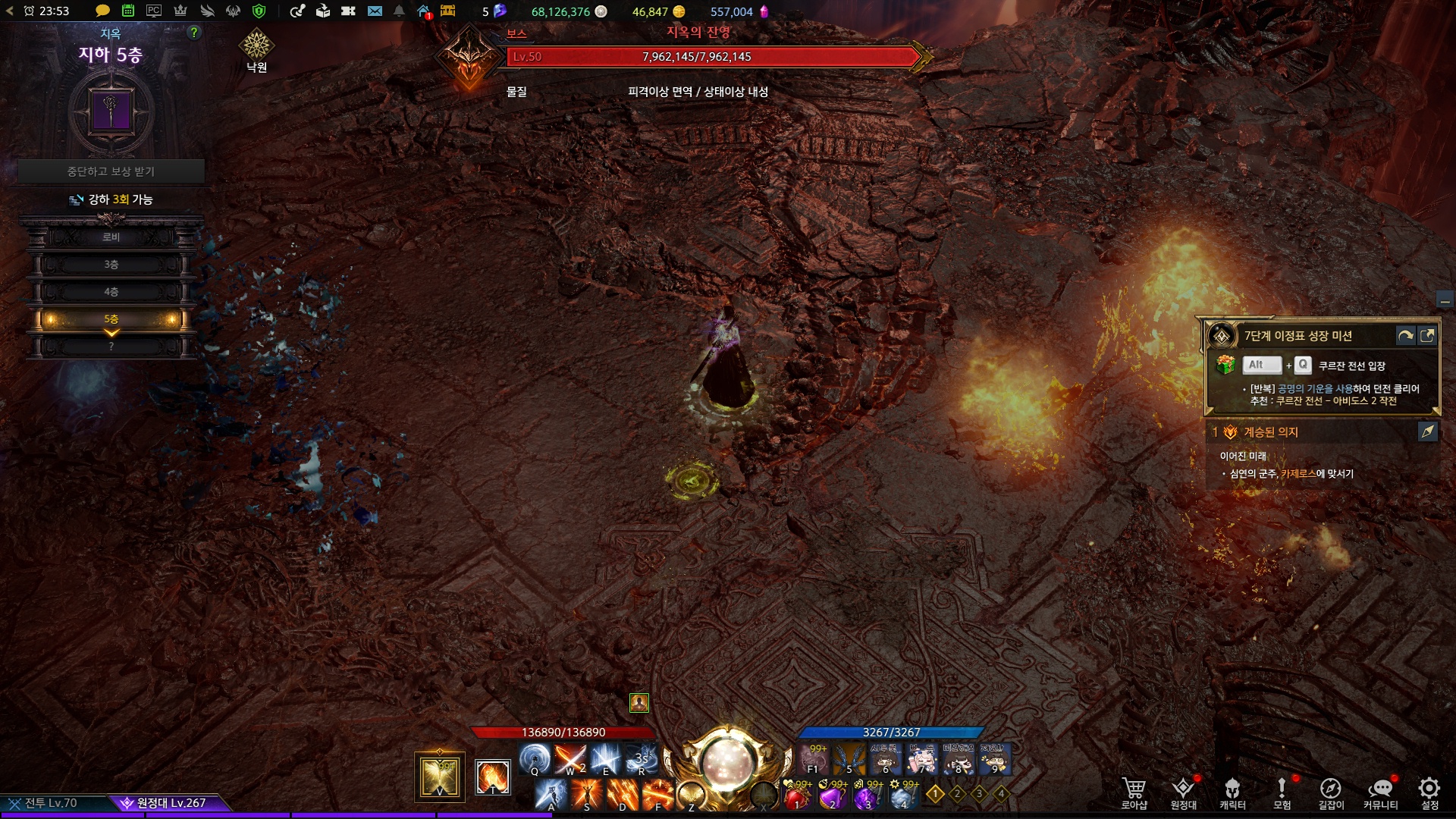
Task: Open the dungeon help question mark
Action: [194, 33]
